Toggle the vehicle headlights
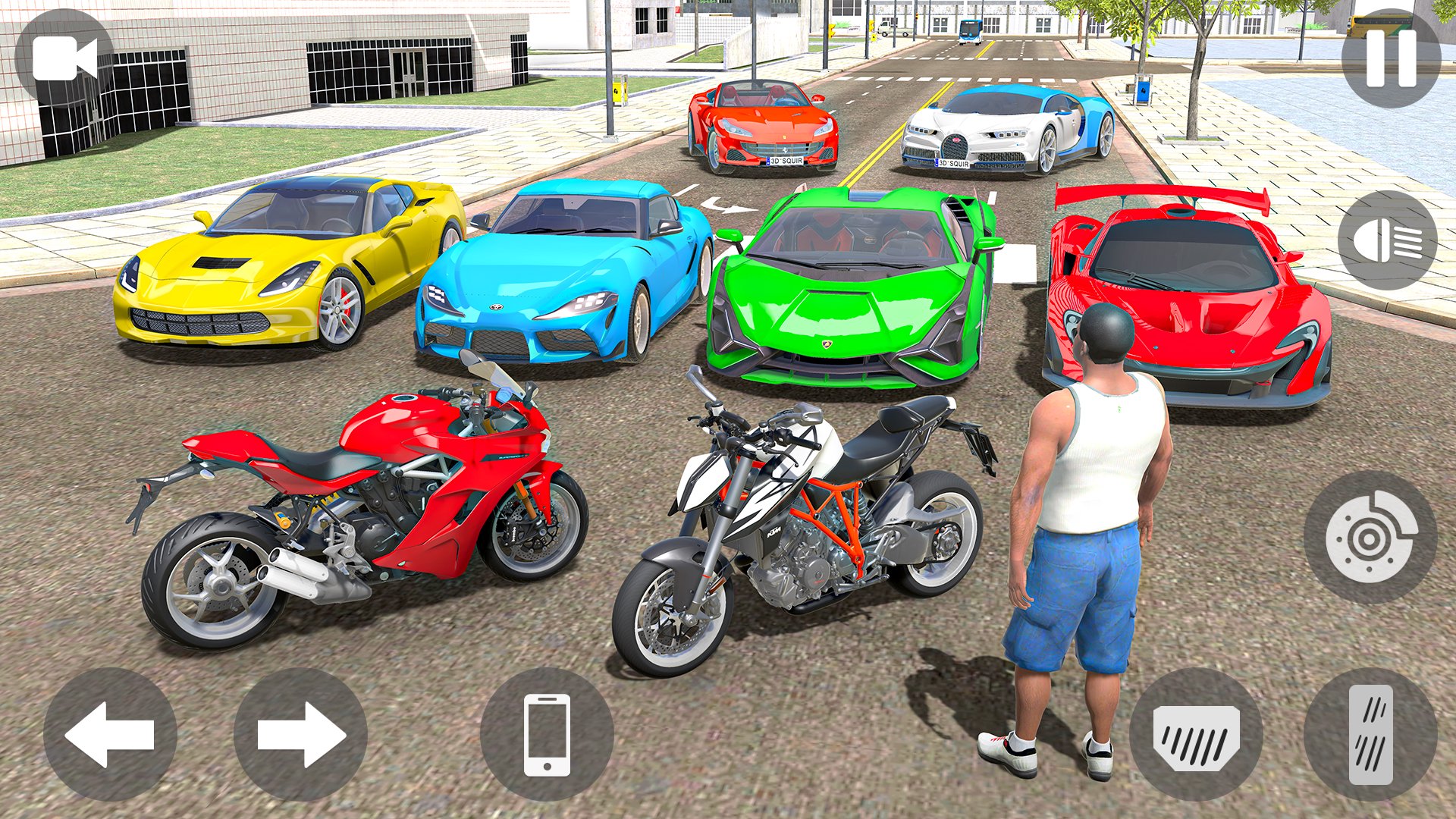The height and width of the screenshot is (819, 1456). coord(1387,240)
